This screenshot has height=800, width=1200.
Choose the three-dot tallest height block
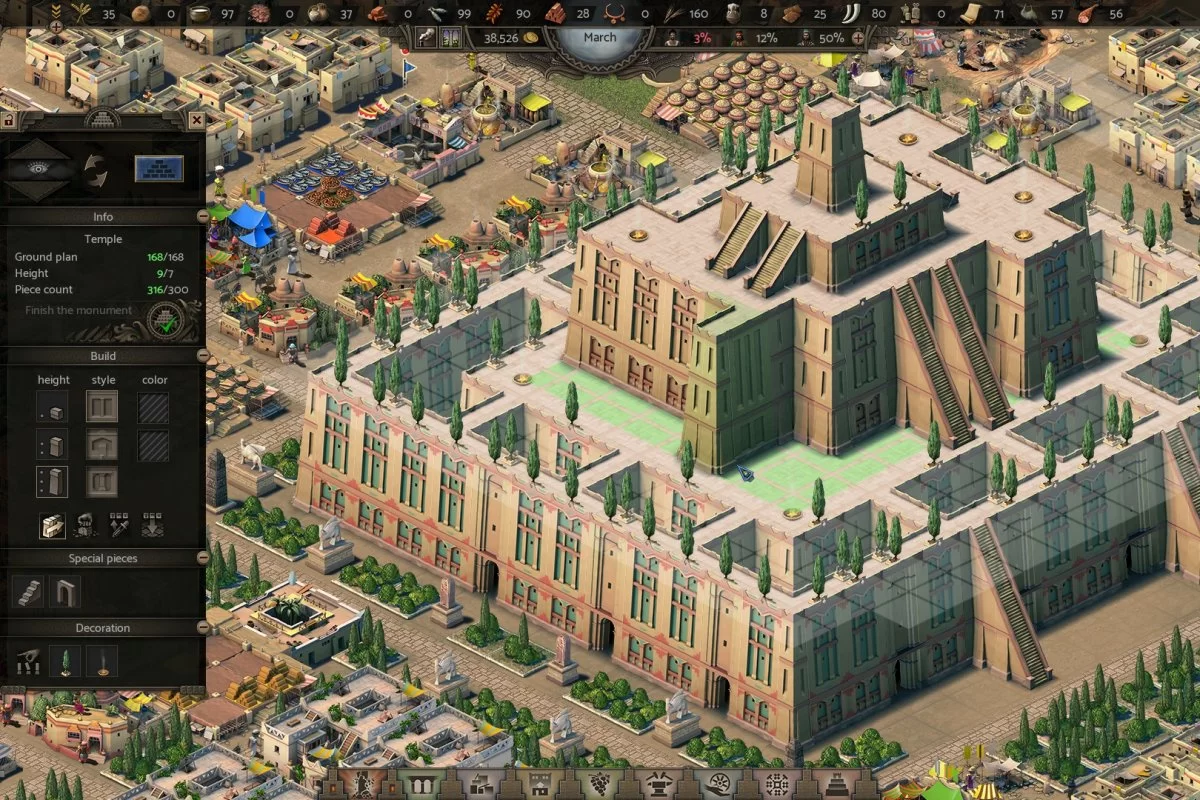[53, 482]
